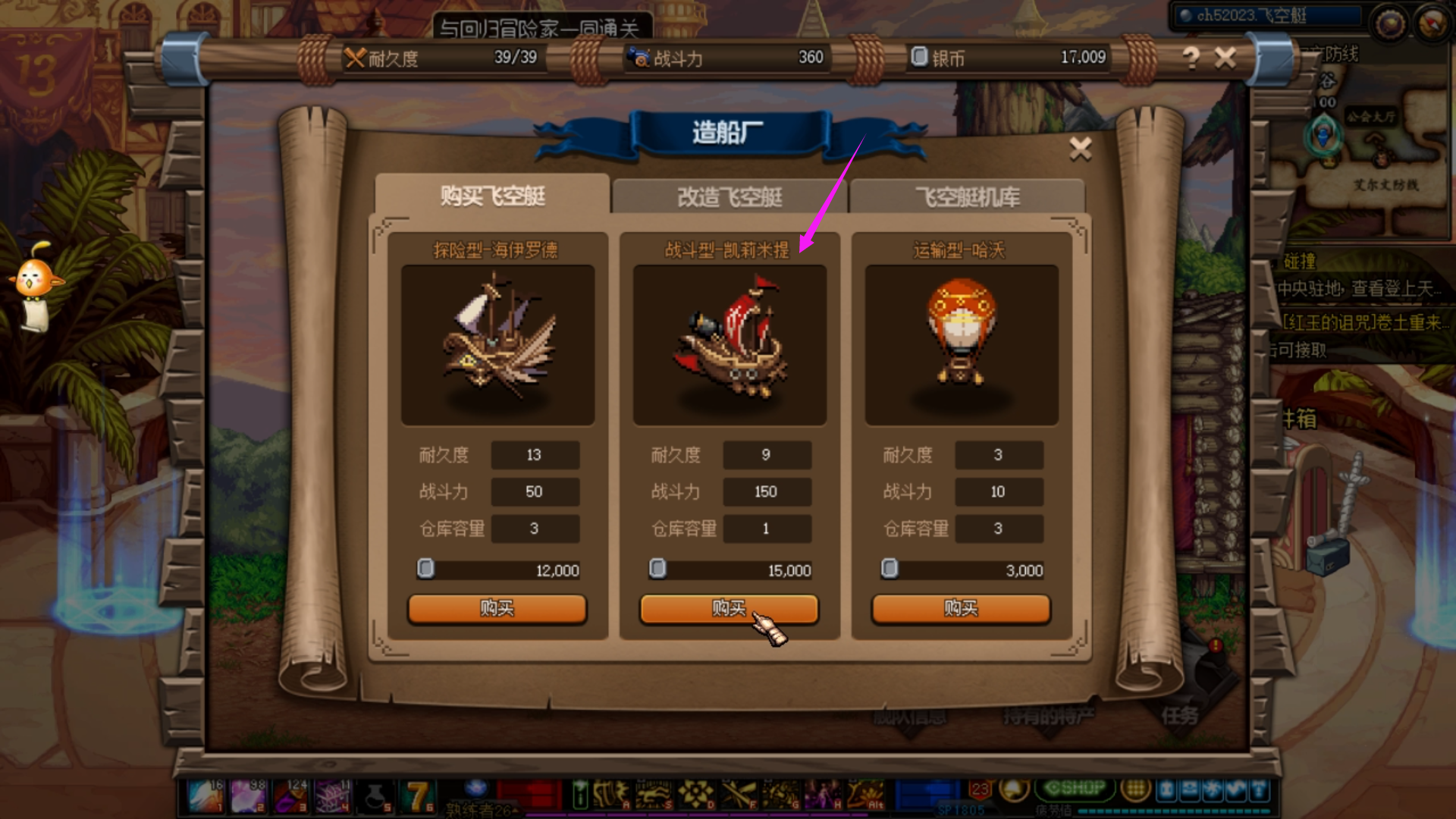The height and width of the screenshot is (819, 1456).
Task: Switch to the 购买飞空艇 tab
Action: coord(493,196)
